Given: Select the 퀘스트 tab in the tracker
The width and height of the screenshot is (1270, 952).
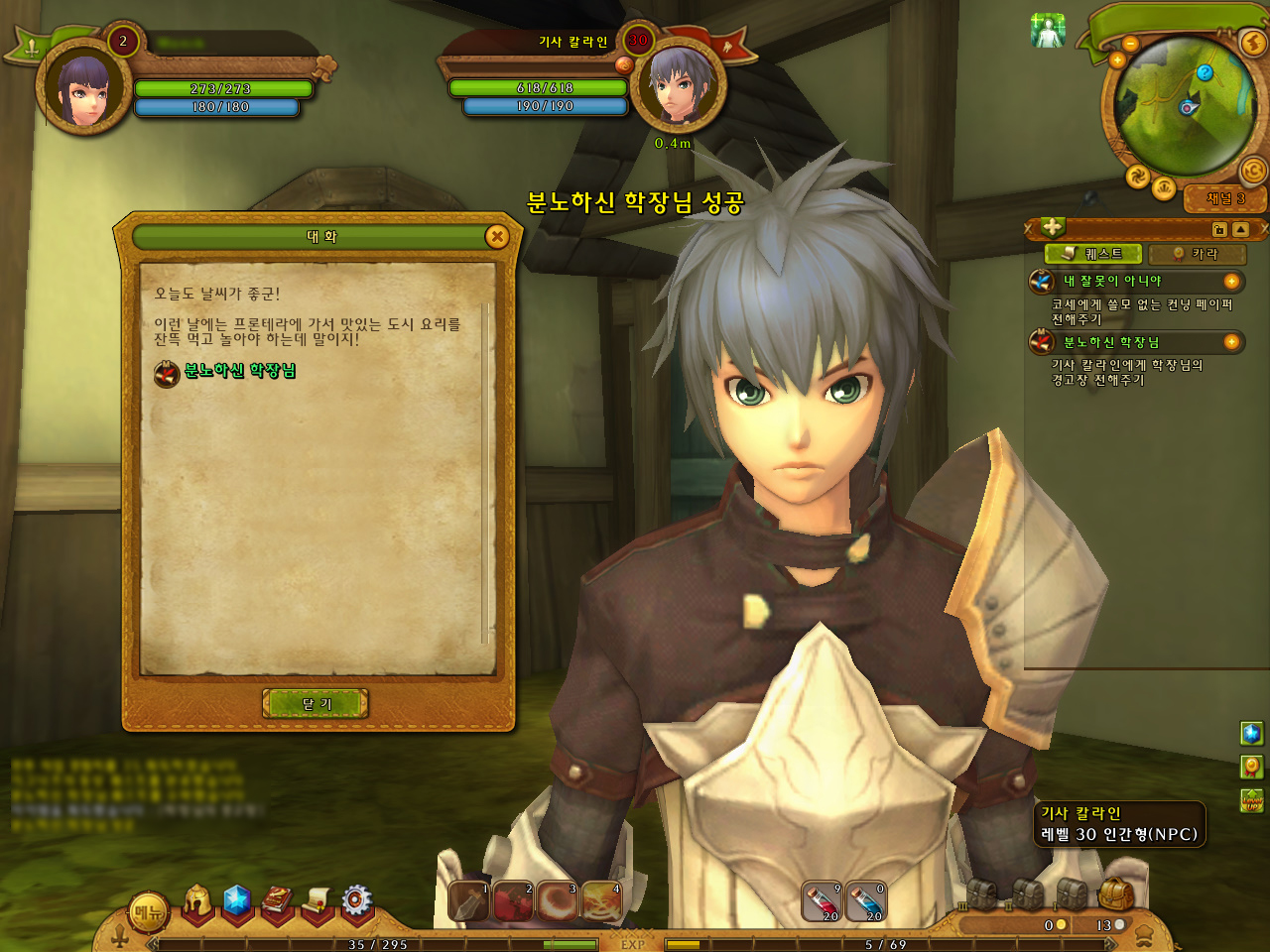Looking at the screenshot, I should click(x=1093, y=254).
